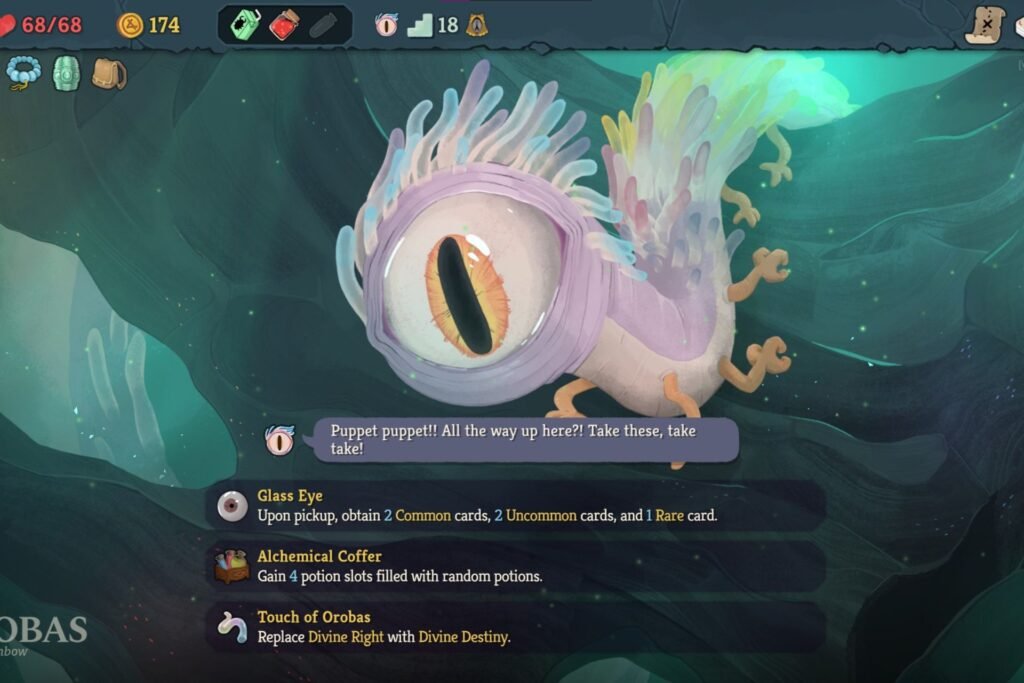Click the golden ascension badge icon
This screenshot has height=683, width=1024.
click(x=477, y=25)
